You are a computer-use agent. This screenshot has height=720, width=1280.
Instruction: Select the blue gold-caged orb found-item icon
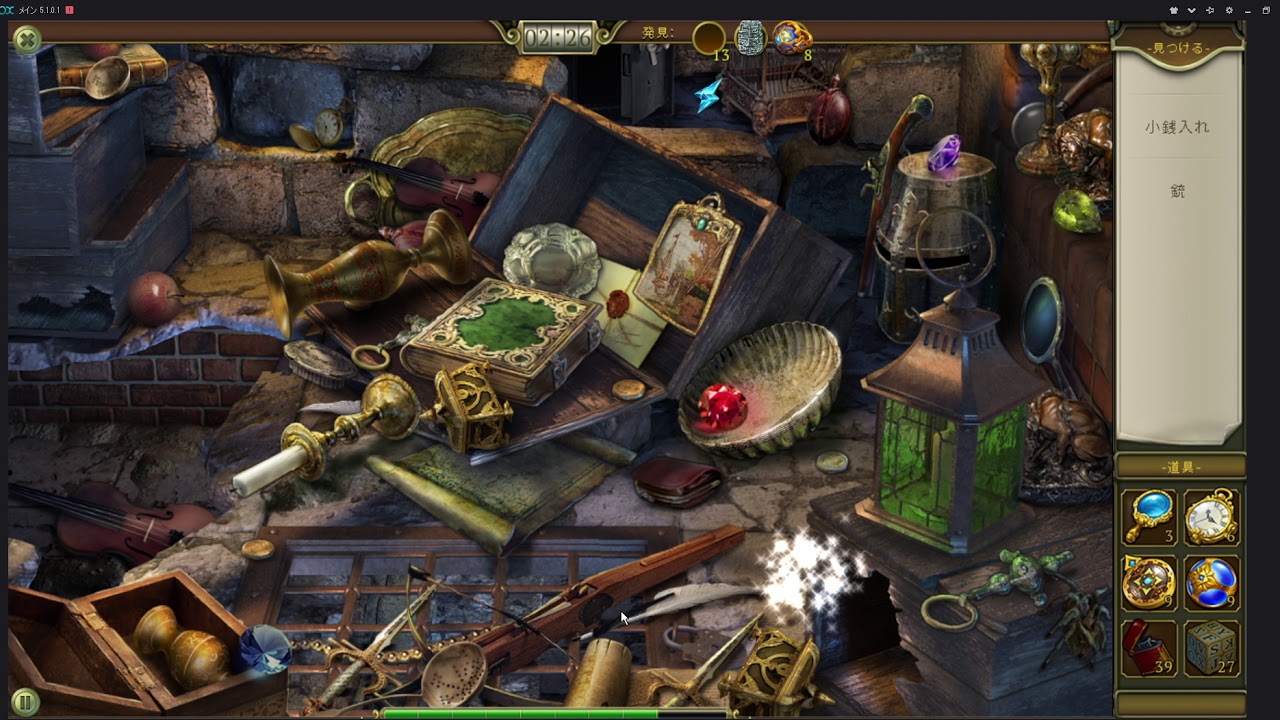pyautogui.click(x=792, y=38)
